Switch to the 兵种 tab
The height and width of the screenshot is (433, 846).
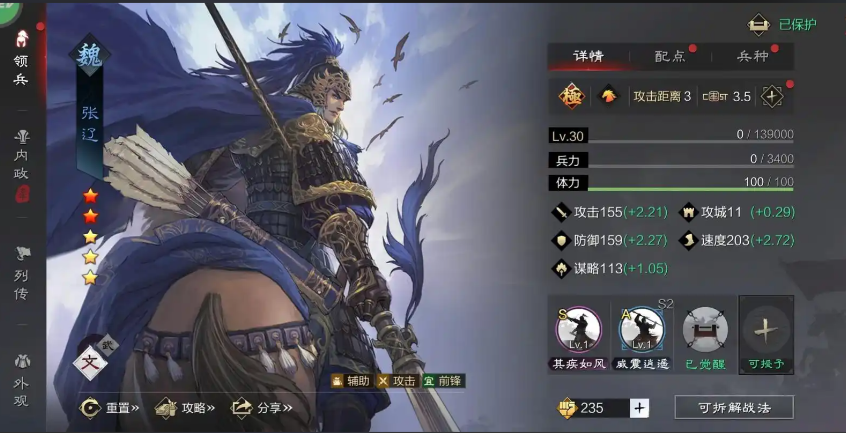pos(752,57)
